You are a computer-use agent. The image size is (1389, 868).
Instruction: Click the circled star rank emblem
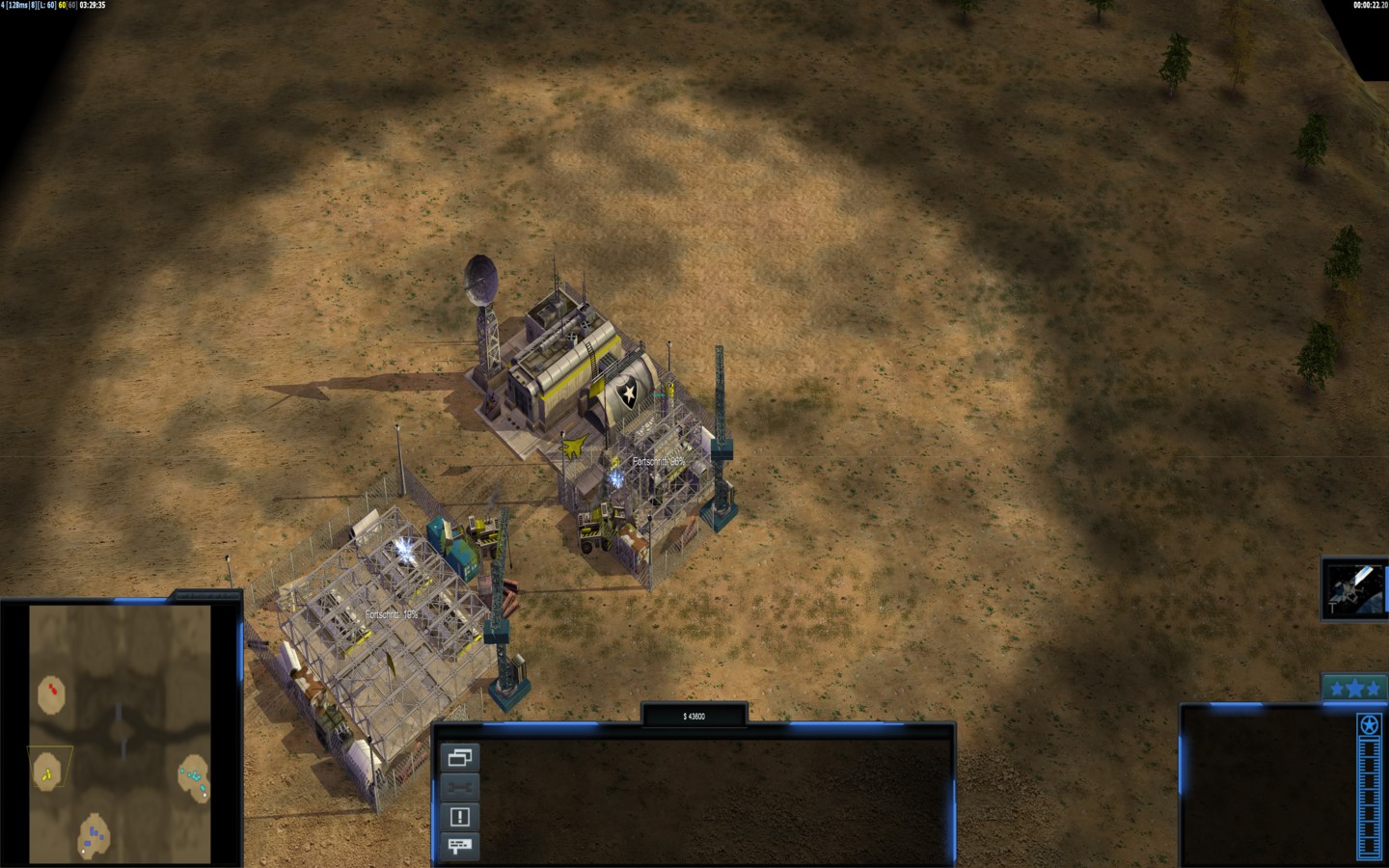tap(1369, 725)
